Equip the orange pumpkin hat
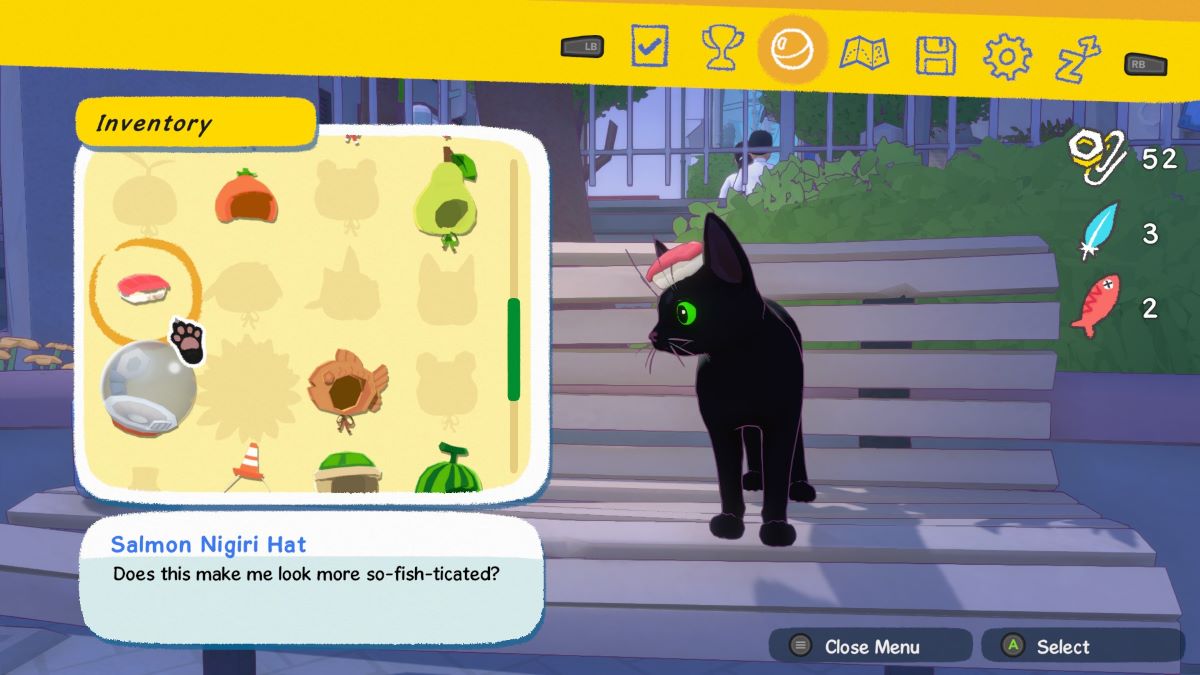Image resolution: width=1200 pixels, height=675 pixels. point(246,197)
